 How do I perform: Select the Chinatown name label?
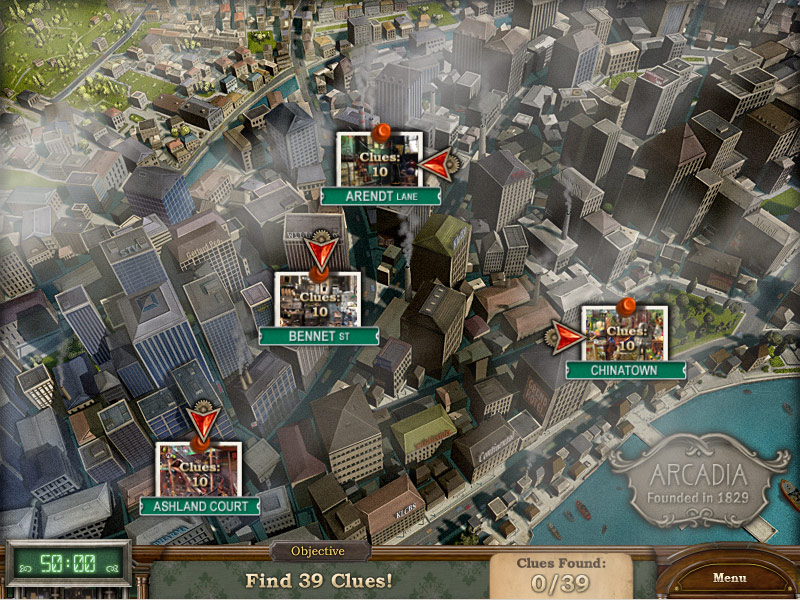tap(625, 370)
